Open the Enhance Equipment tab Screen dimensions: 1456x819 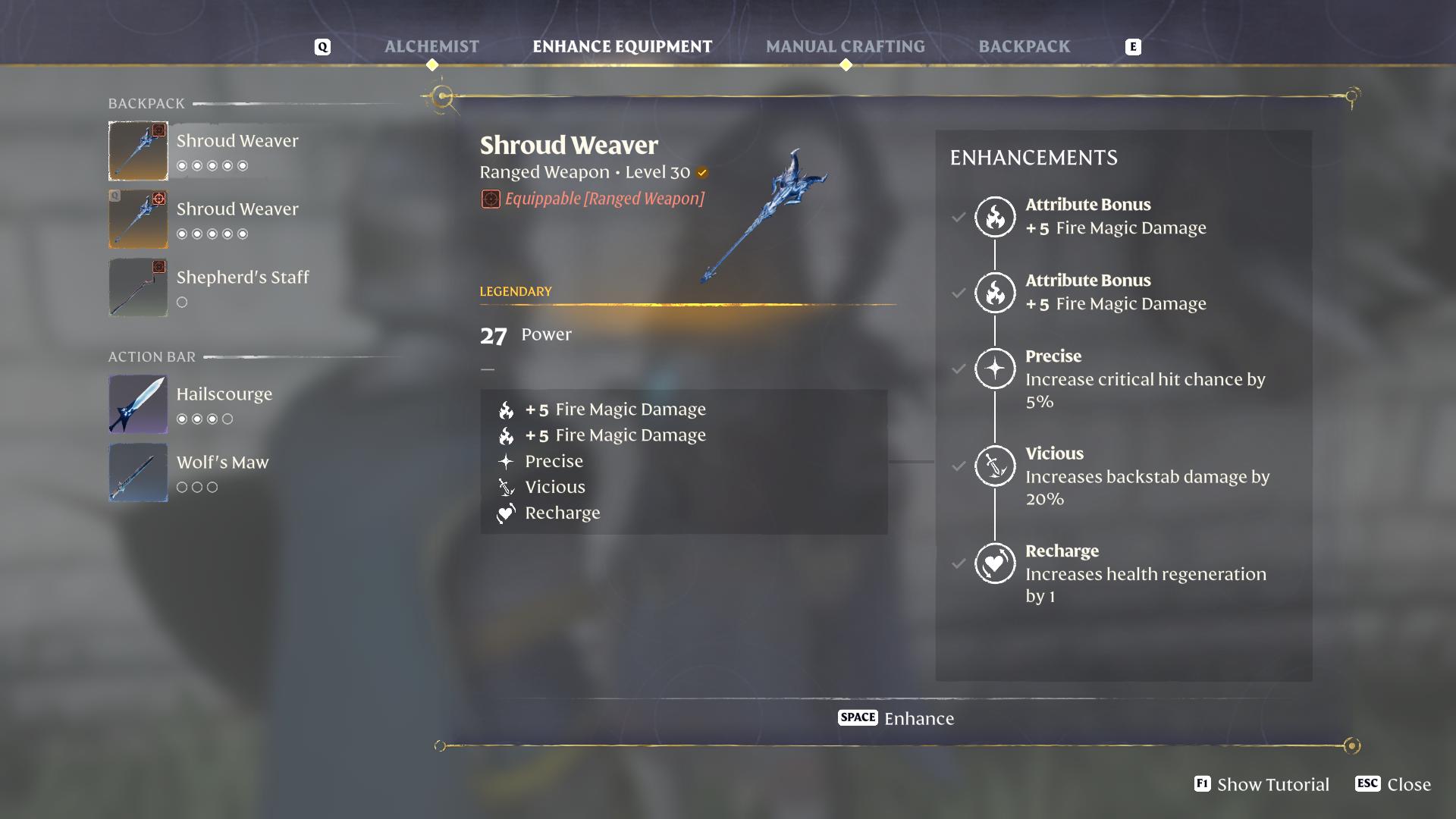coord(622,46)
